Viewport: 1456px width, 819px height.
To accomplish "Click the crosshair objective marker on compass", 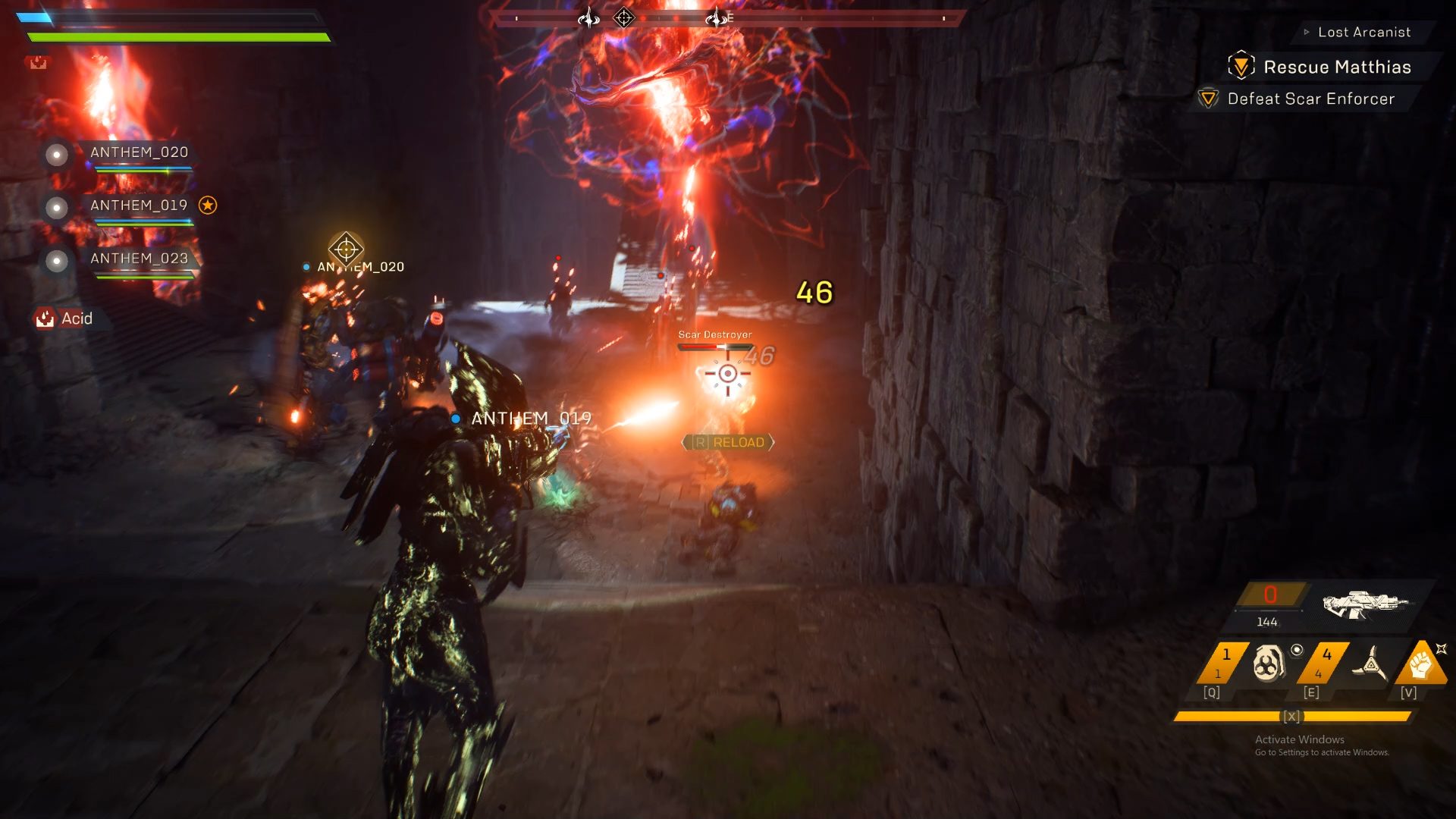I will pyautogui.click(x=623, y=17).
